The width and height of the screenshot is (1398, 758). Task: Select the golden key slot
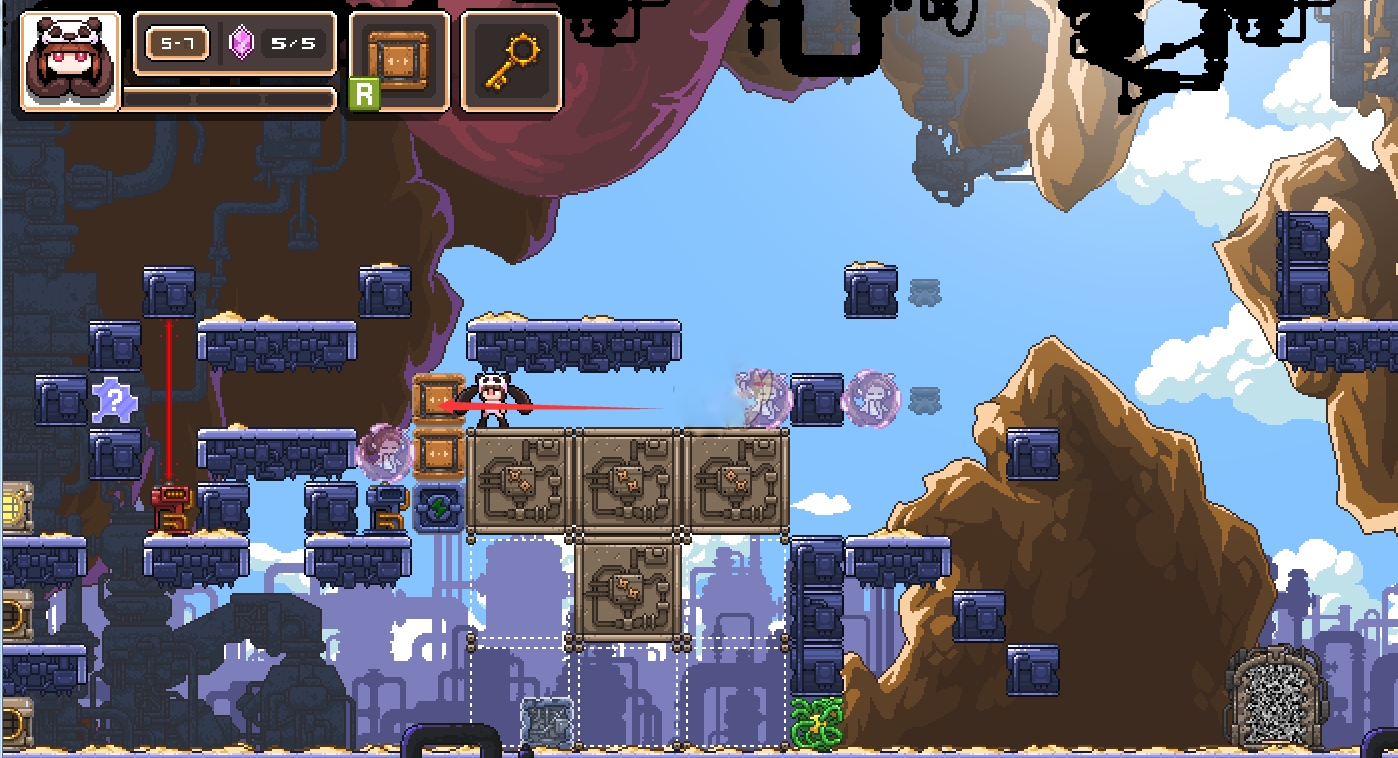(511, 61)
